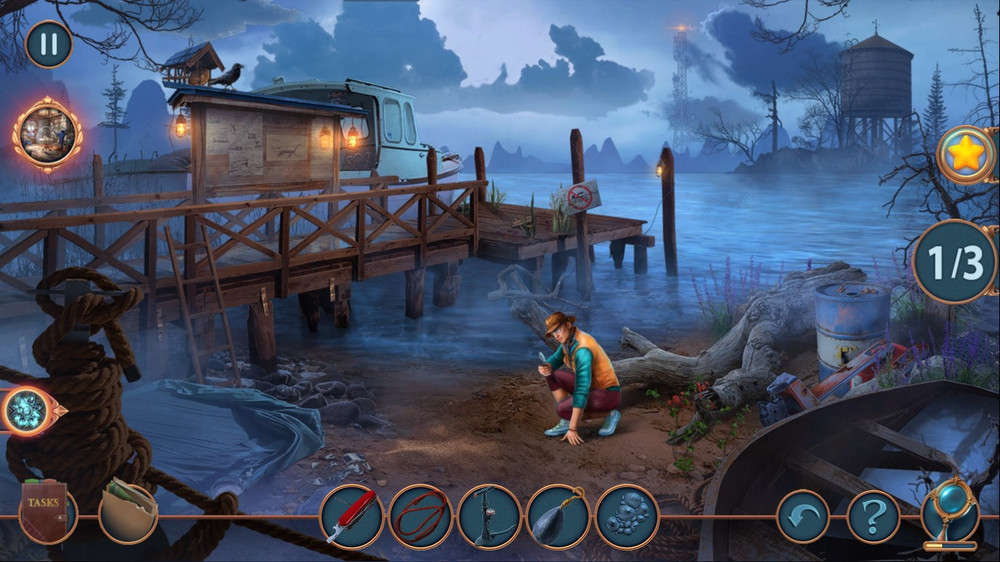1000x562 pixels.
Task: Open the Tasks journal
Action: [x=47, y=512]
